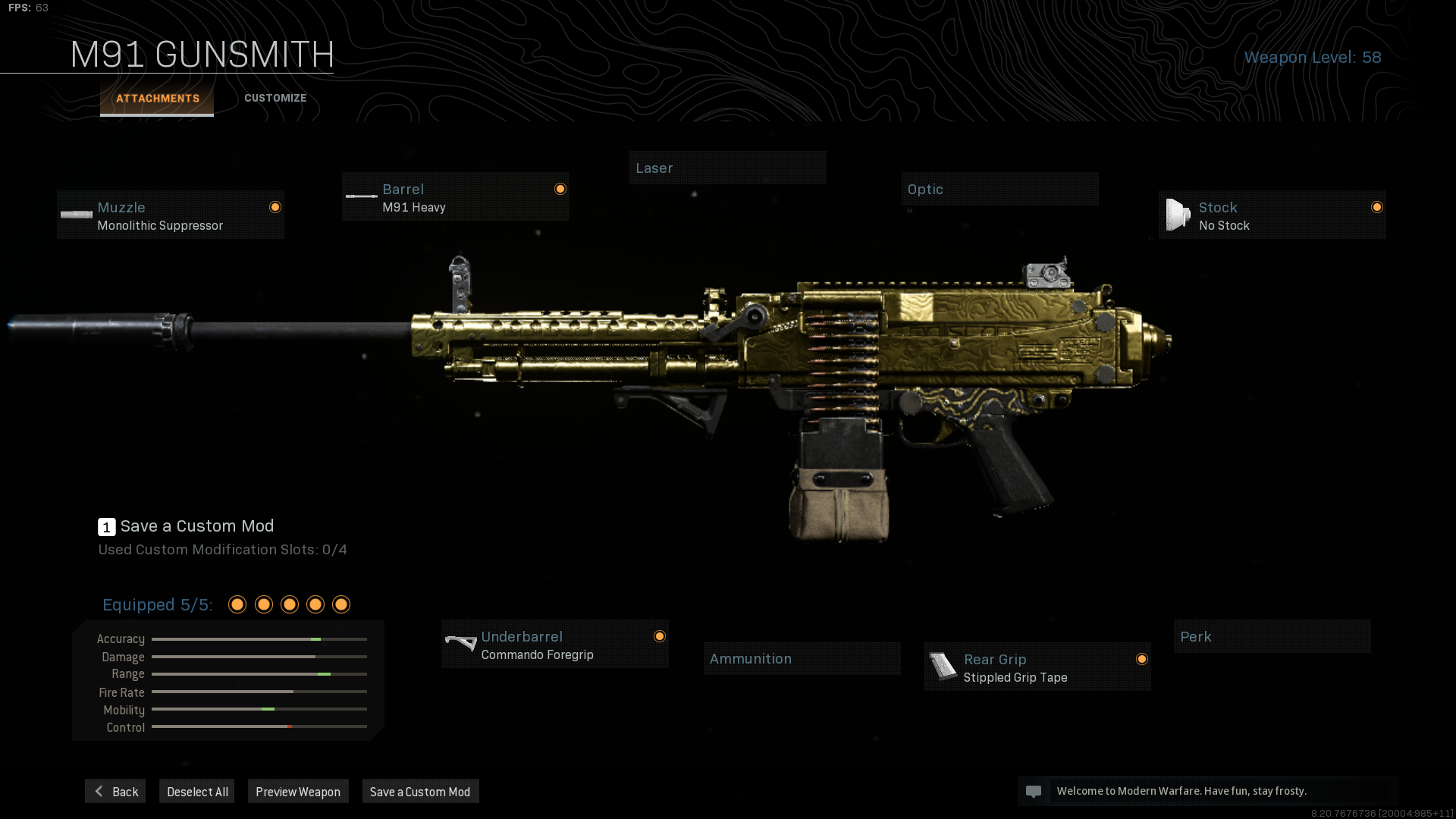Click the chat message speech bubble icon

point(1035,791)
